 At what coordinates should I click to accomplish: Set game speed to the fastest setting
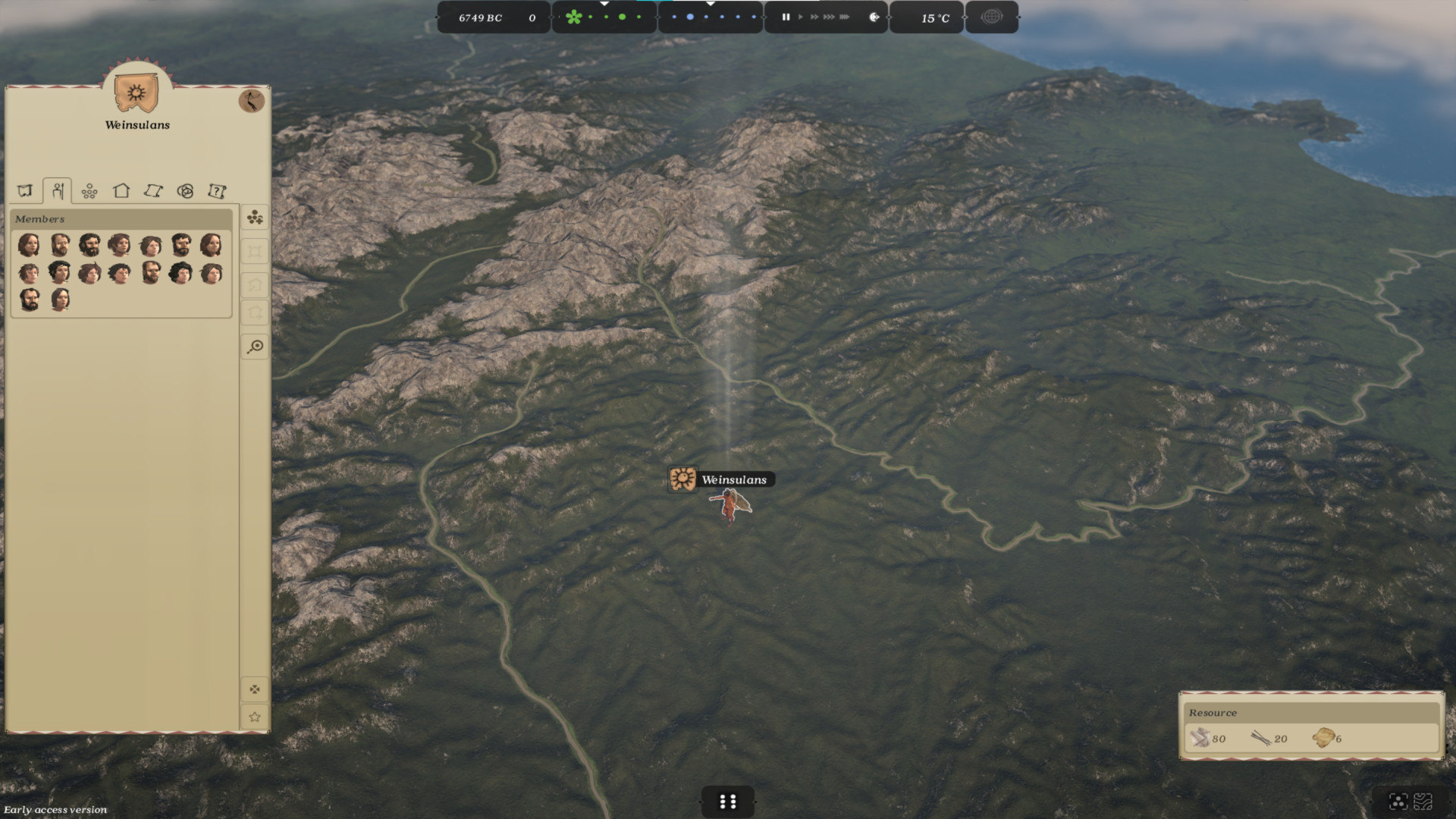tap(844, 17)
